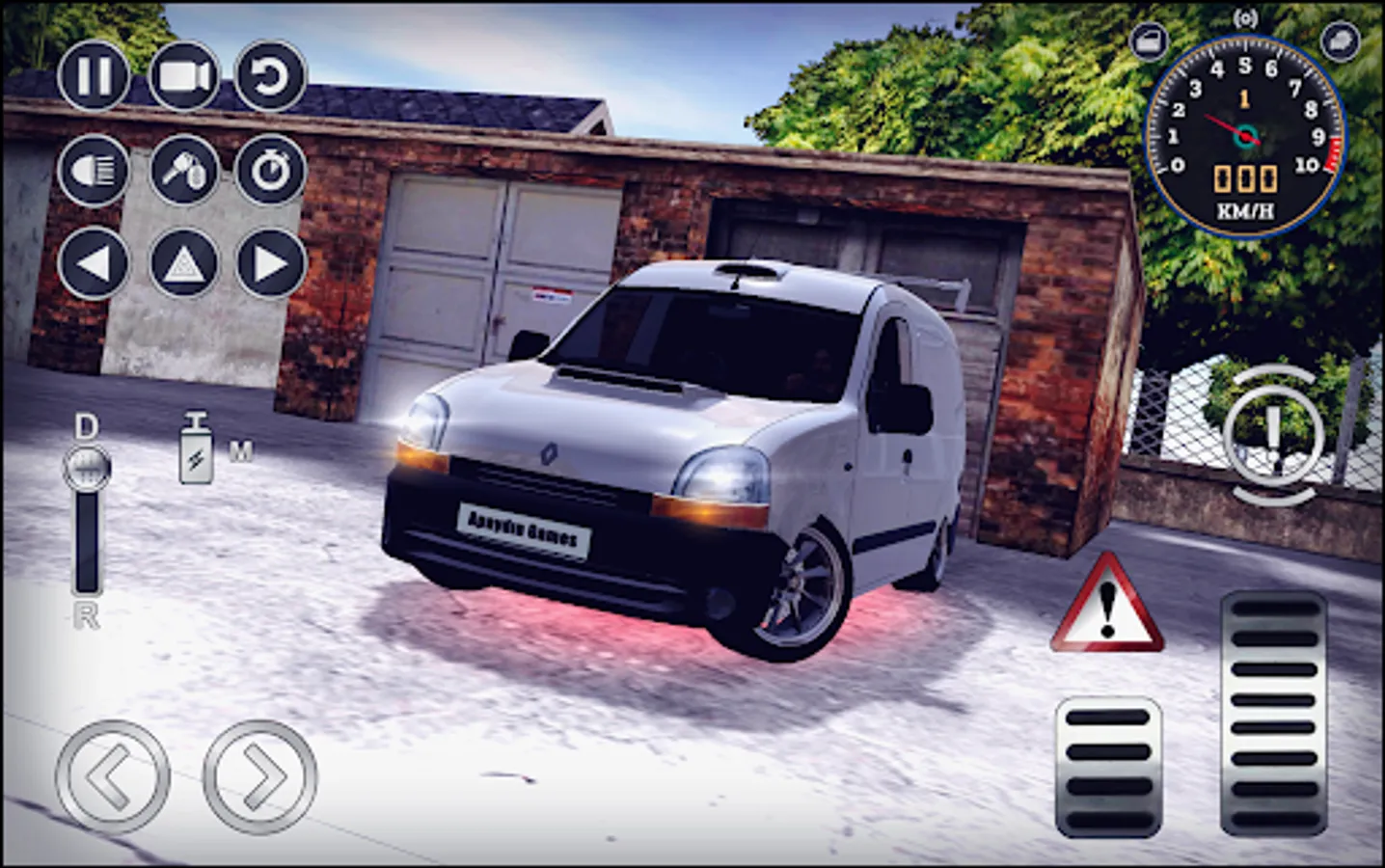The image size is (1385, 868).
Task: Restart the current drive
Action: coord(272,77)
